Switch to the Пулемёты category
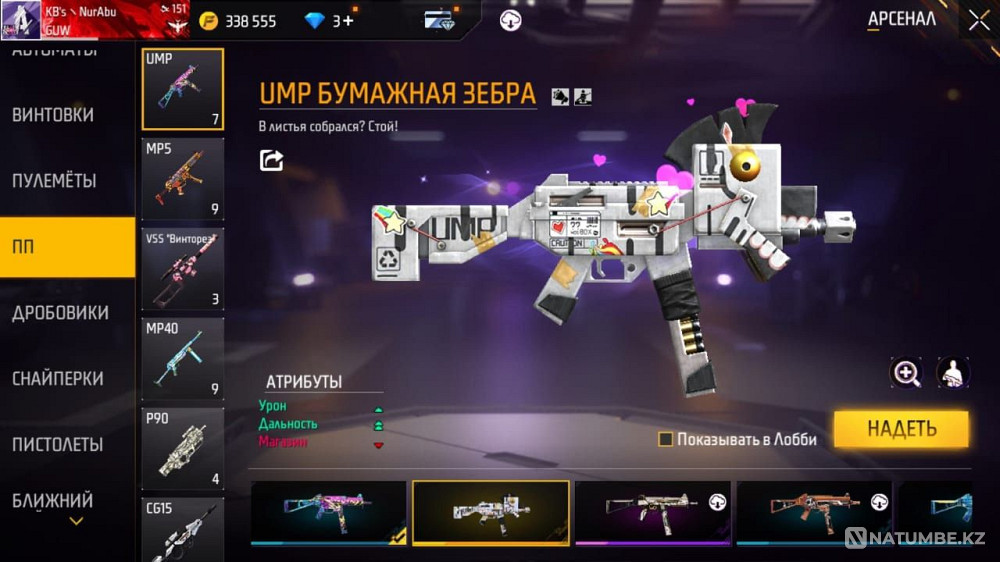1000x562 pixels. click(x=54, y=181)
